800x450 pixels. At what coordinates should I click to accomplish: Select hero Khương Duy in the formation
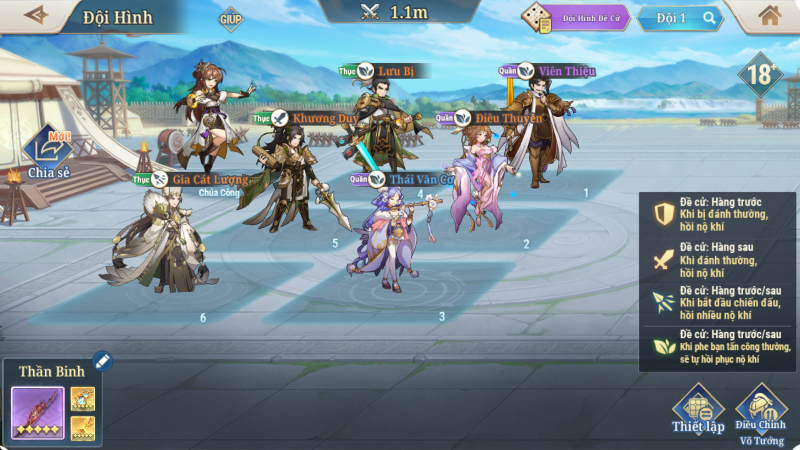283,175
